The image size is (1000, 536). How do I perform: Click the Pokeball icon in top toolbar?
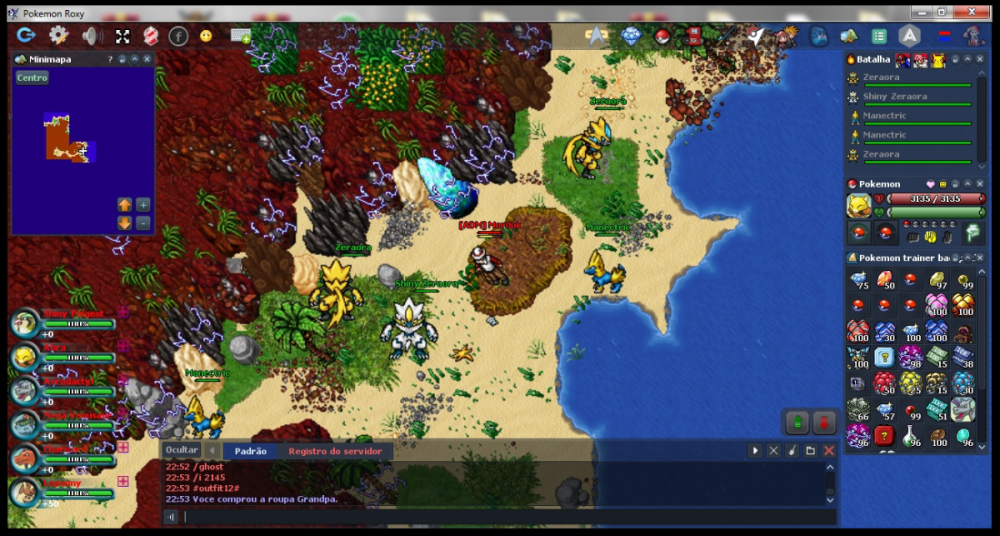pyautogui.click(x=661, y=36)
